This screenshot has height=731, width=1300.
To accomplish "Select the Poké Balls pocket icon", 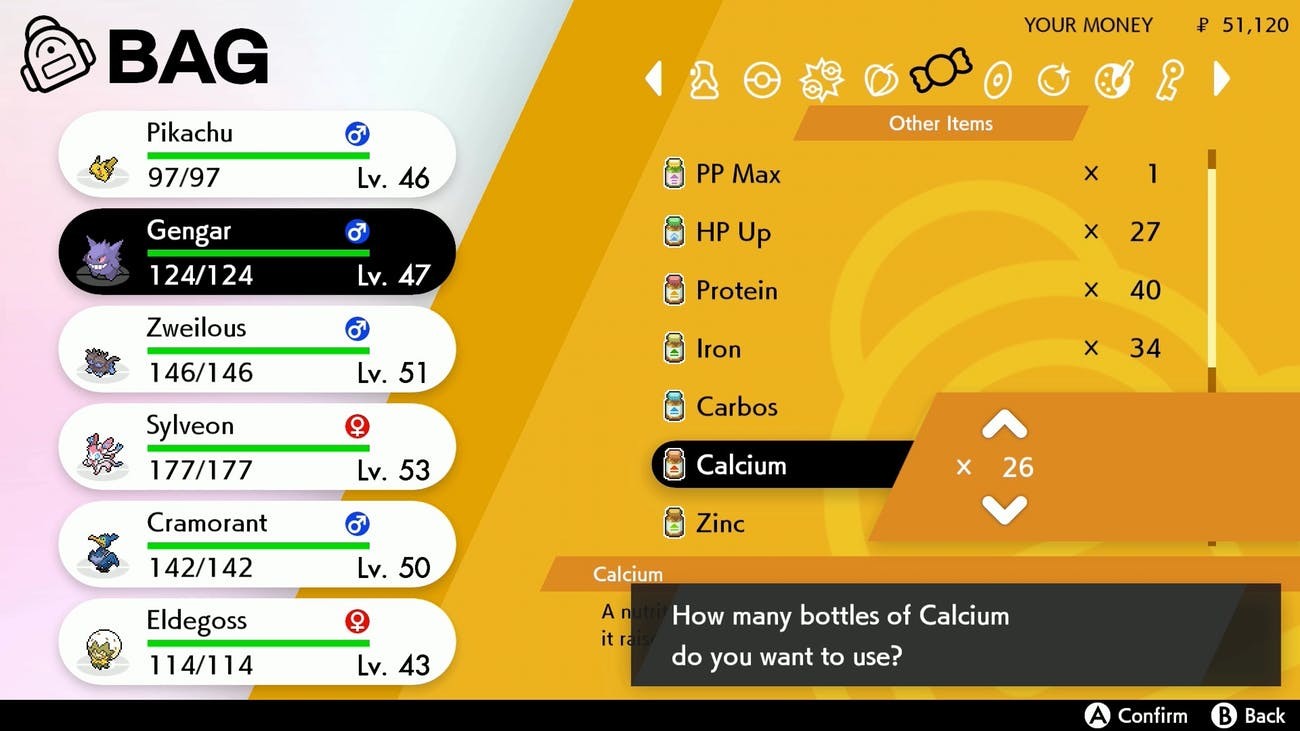I will coord(763,80).
